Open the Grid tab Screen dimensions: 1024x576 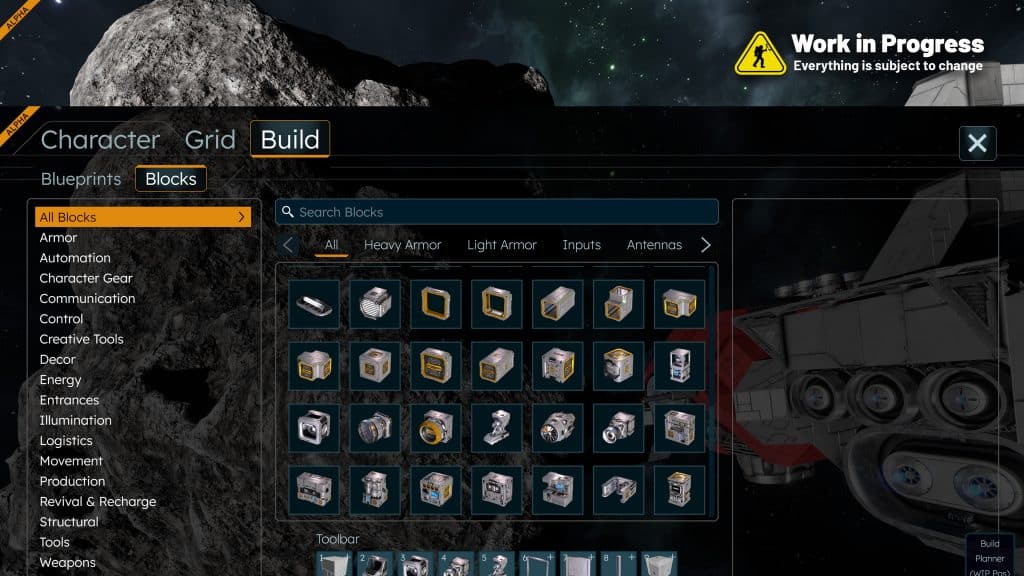pos(210,139)
